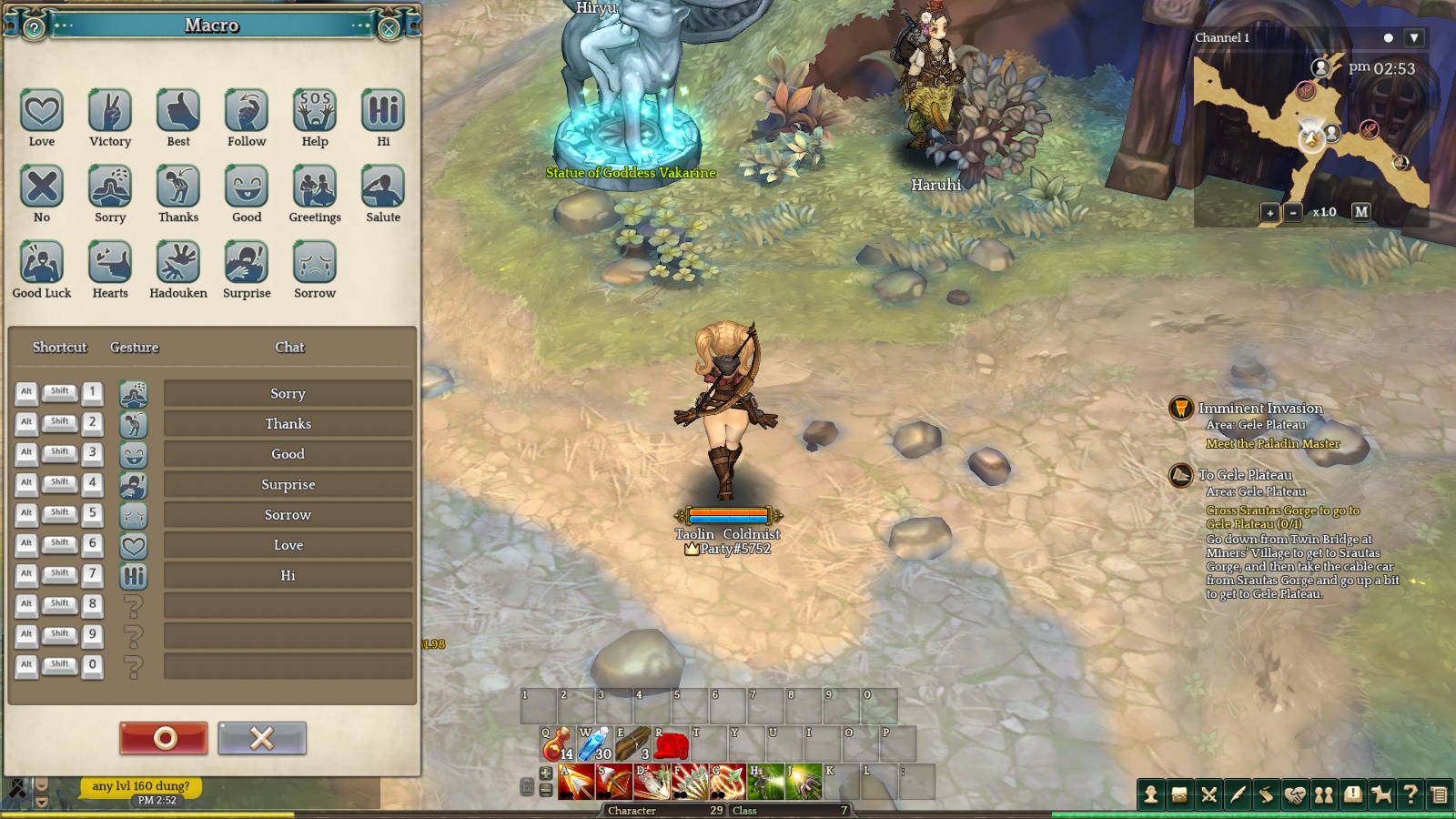The width and height of the screenshot is (1456, 819).
Task: Pick the Hadouken gesture icon
Action: [x=178, y=263]
